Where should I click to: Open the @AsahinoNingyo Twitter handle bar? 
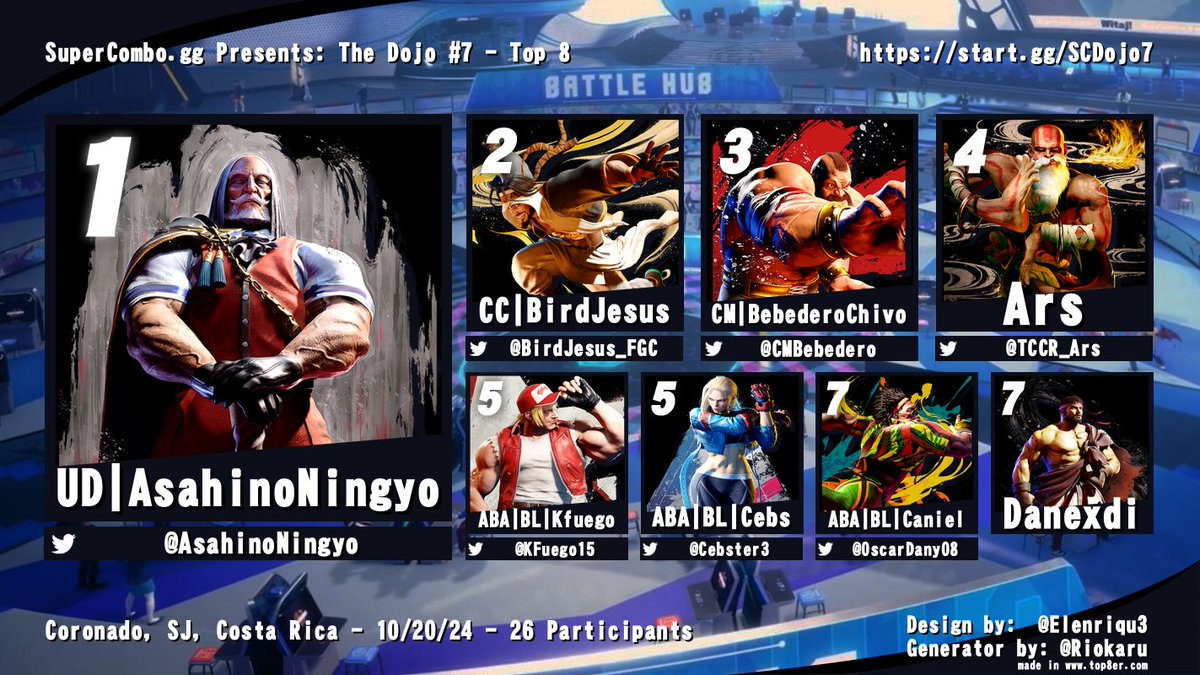247,545
